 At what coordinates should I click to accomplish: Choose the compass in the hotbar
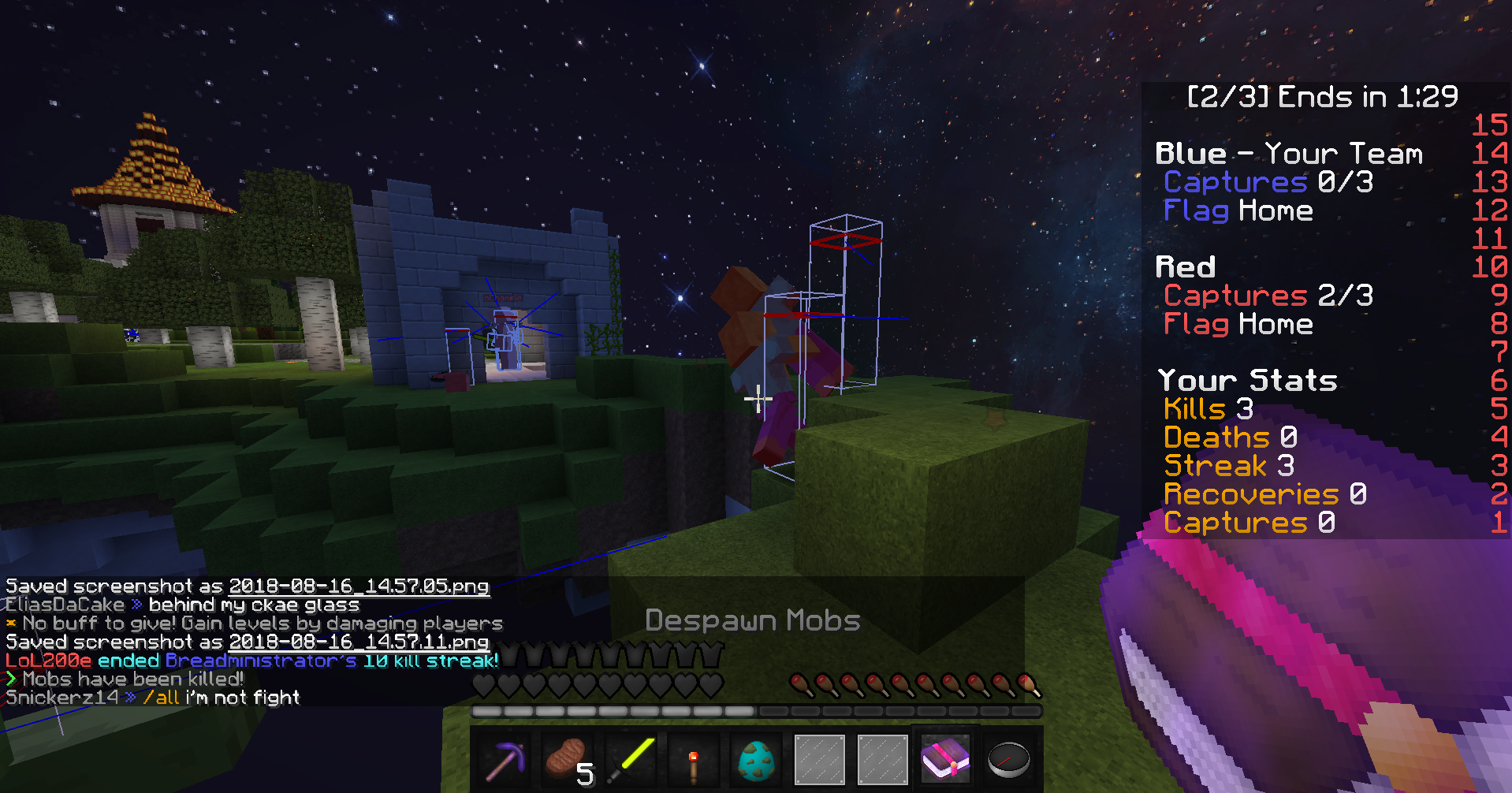1008,760
